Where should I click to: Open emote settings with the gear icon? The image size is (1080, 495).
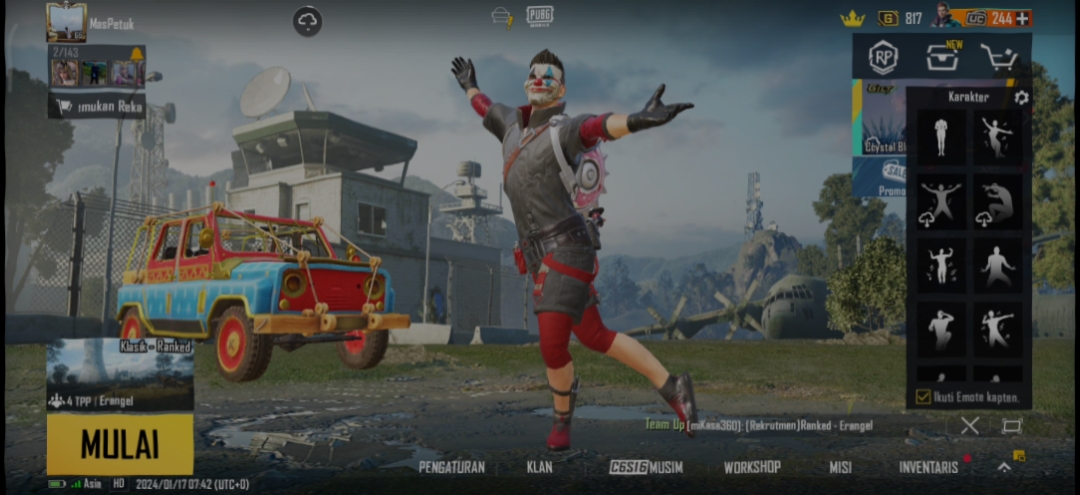click(x=1021, y=97)
